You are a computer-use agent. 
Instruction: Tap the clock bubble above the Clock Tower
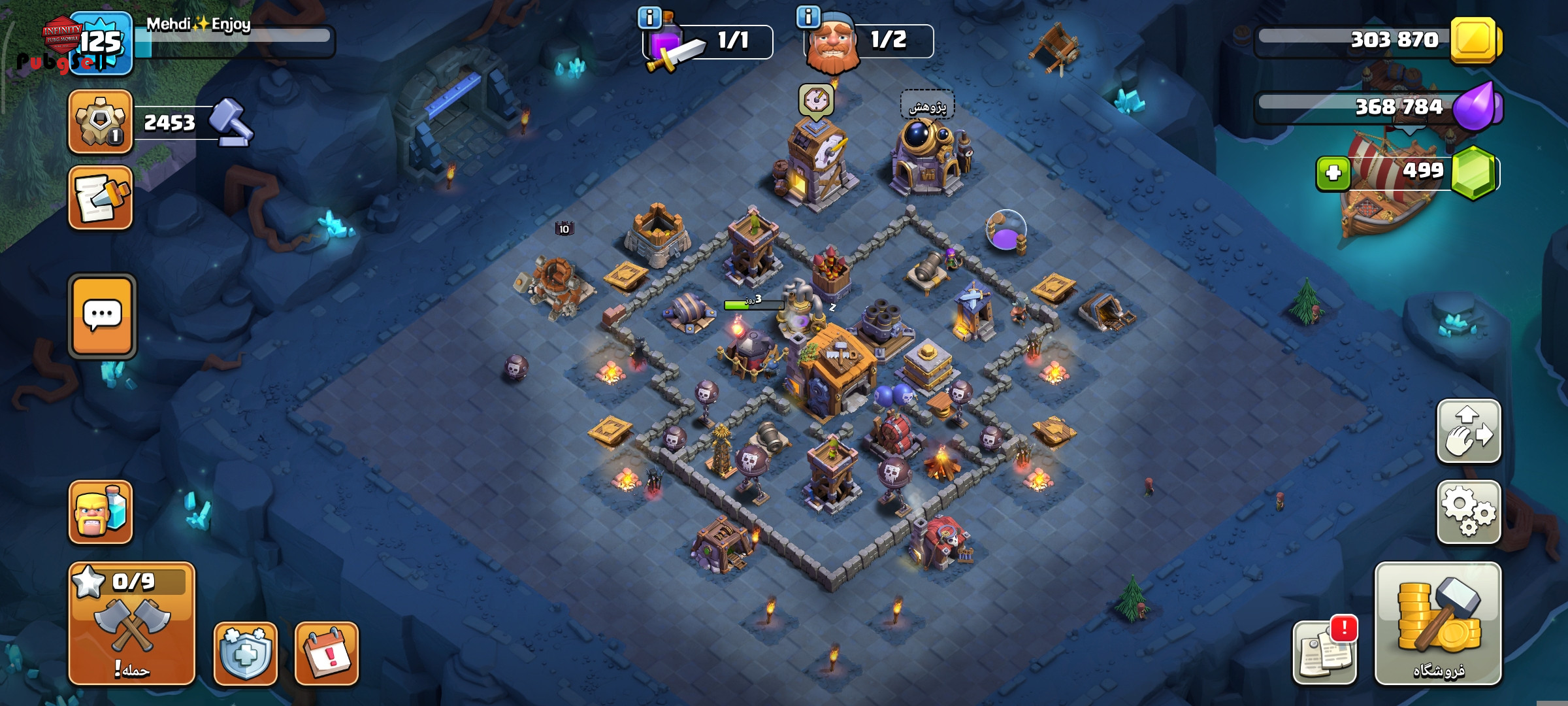815,101
